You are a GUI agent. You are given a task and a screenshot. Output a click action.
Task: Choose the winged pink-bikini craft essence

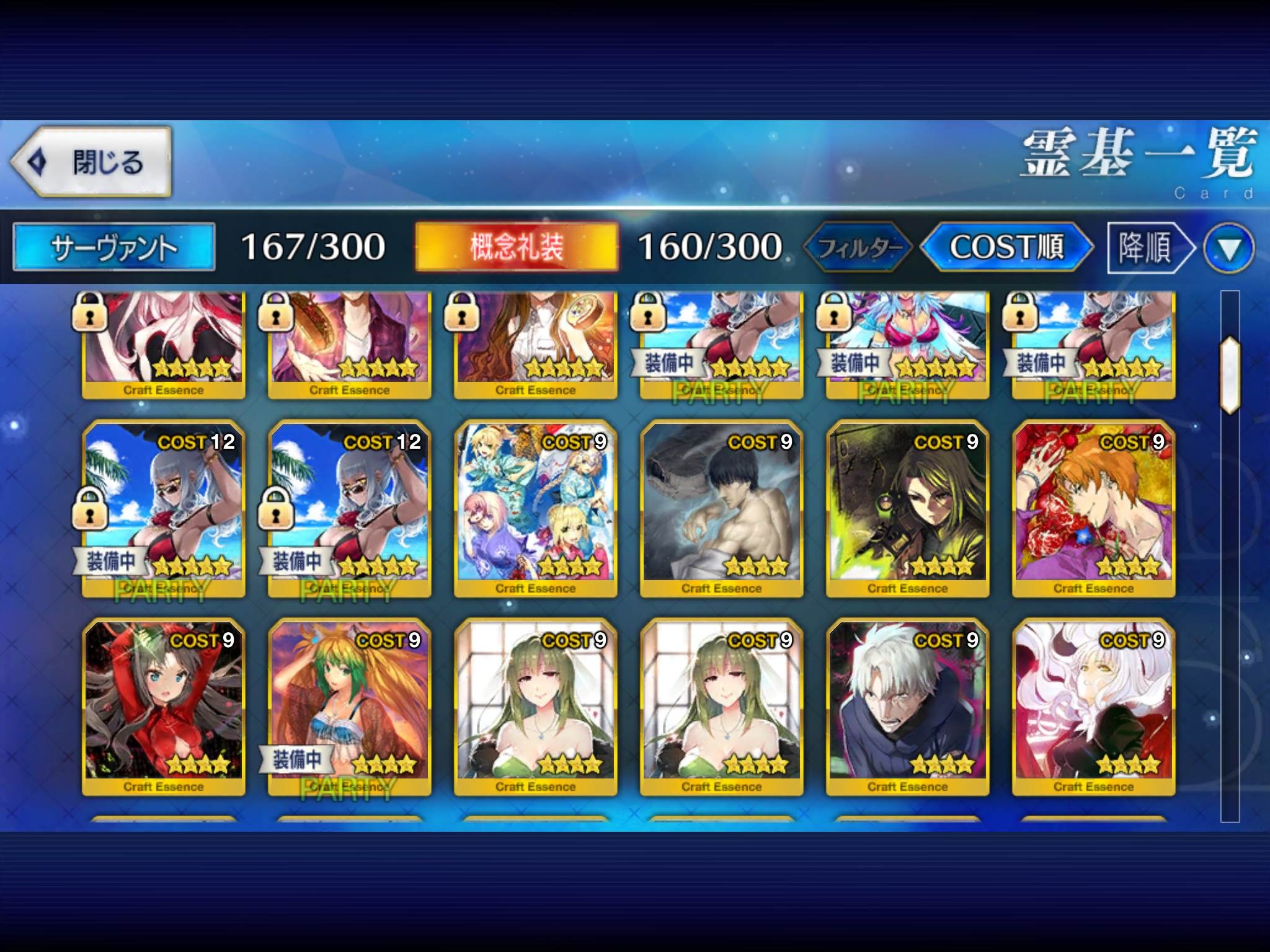(908, 344)
